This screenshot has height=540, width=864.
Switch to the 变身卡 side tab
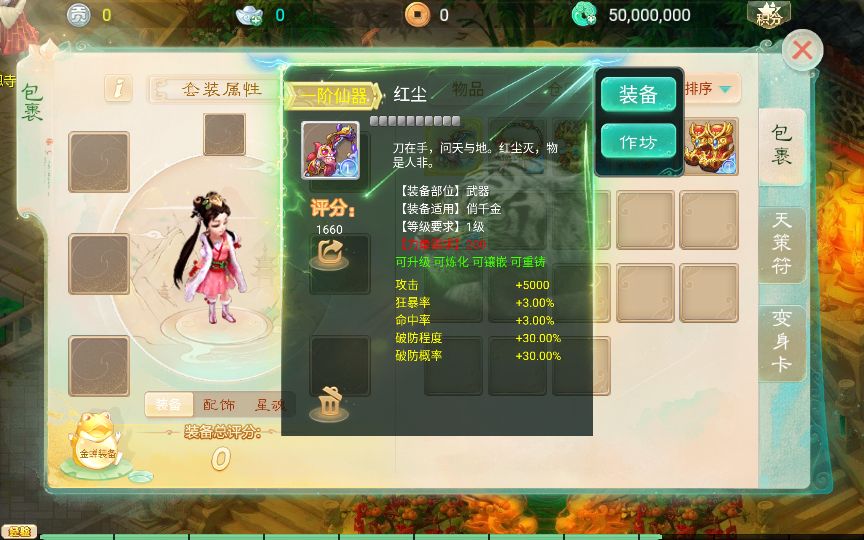(782, 341)
